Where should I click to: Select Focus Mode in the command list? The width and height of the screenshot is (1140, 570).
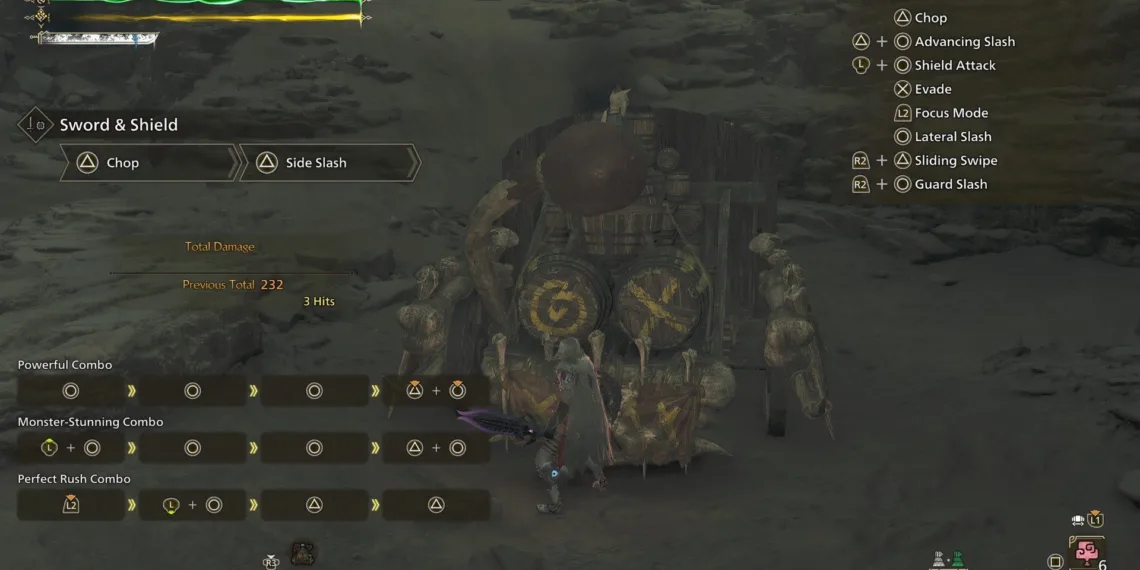(x=950, y=113)
